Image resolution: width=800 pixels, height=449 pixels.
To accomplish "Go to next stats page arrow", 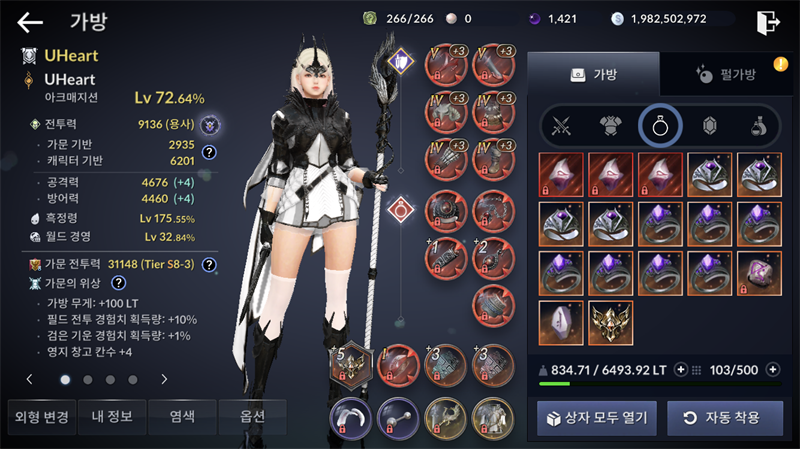I will pyautogui.click(x=164, y=380).
